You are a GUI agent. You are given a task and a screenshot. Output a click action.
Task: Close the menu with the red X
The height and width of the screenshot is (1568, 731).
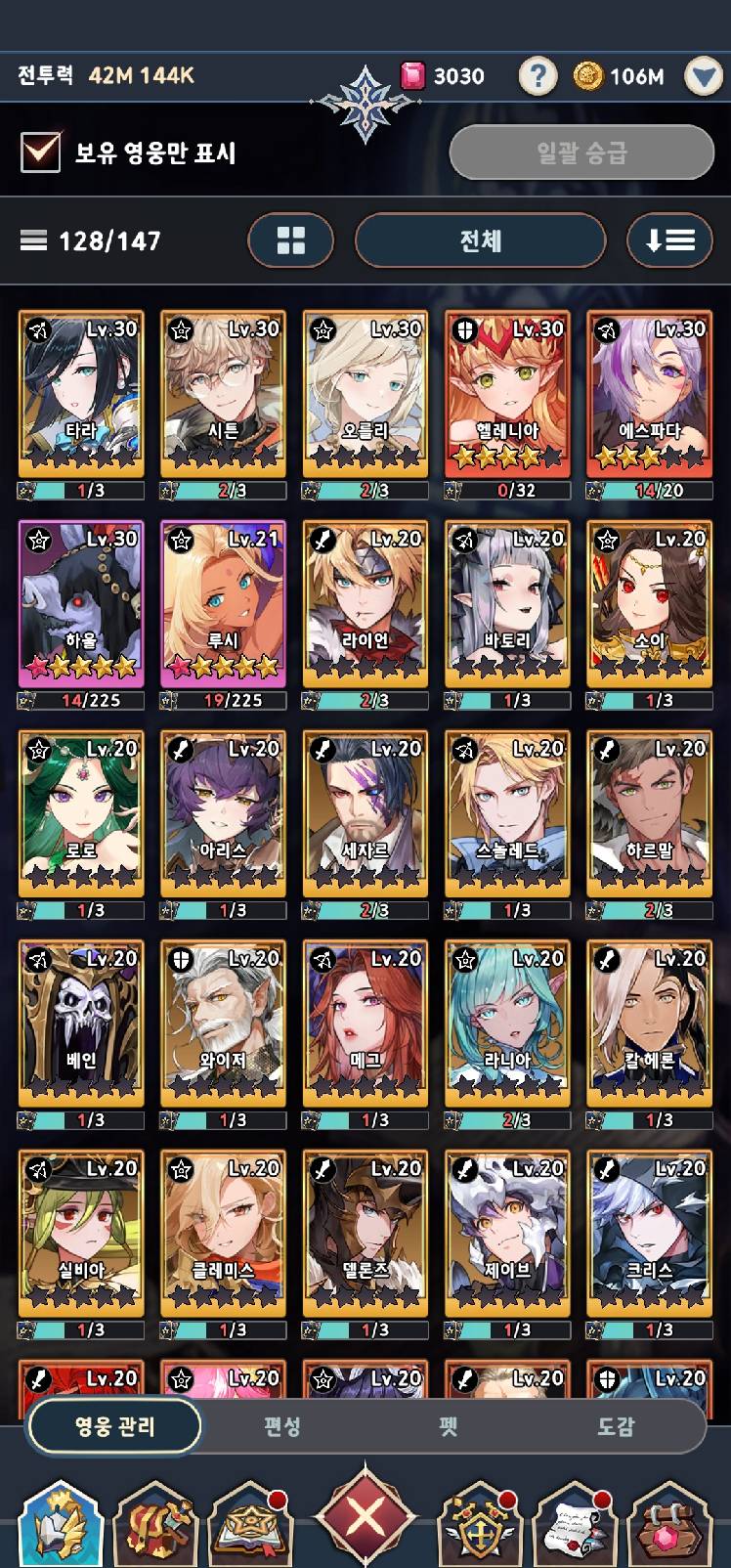point(365,1518)
